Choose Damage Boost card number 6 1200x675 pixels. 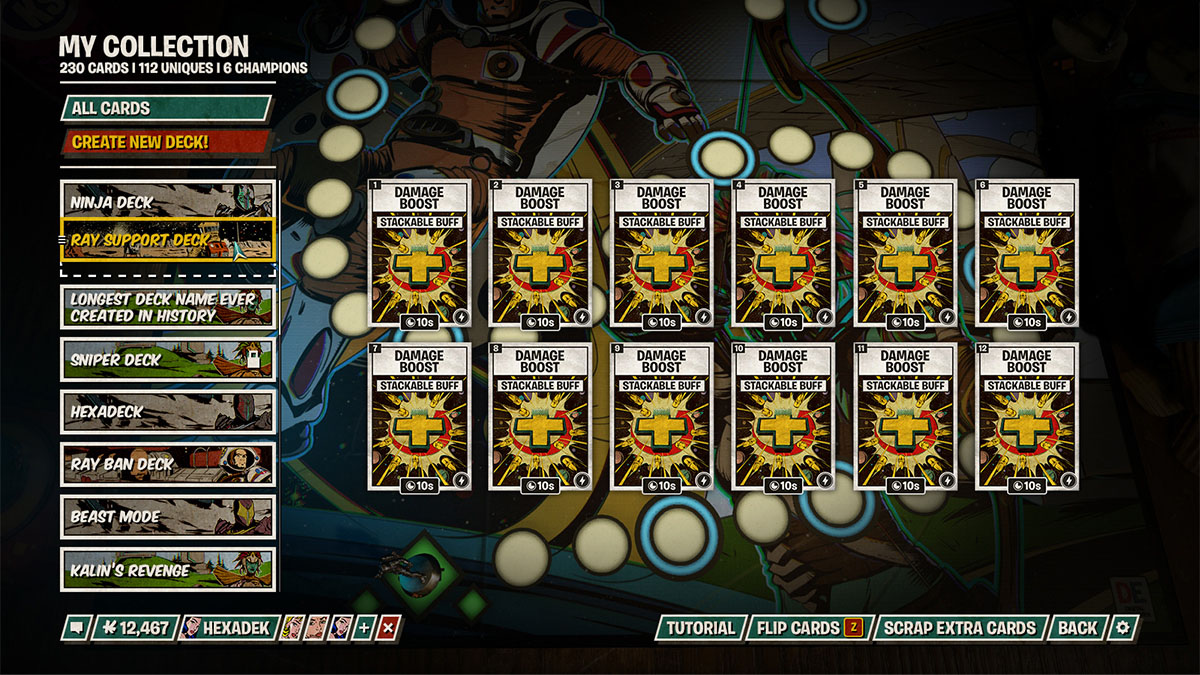pyautogui.click(x=1026, y=253)
